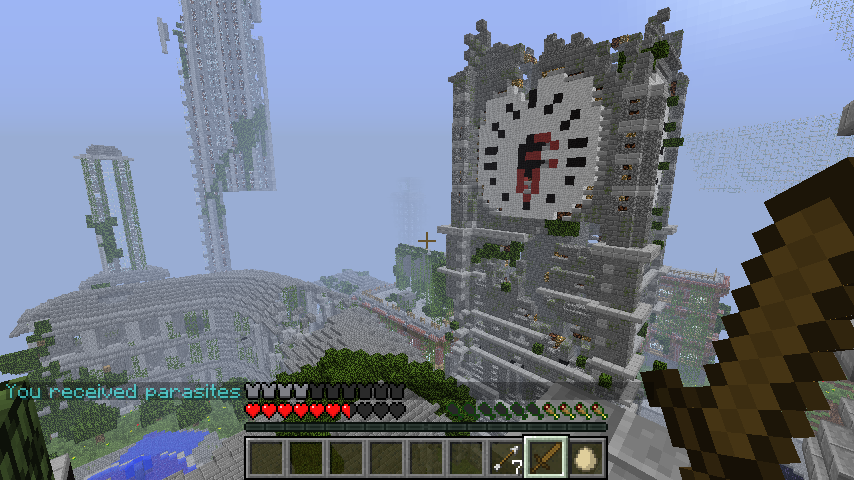Viewport: 854px width, 480px height.
Task: Select the arrow stack hotbar slot
Action: 506,458
